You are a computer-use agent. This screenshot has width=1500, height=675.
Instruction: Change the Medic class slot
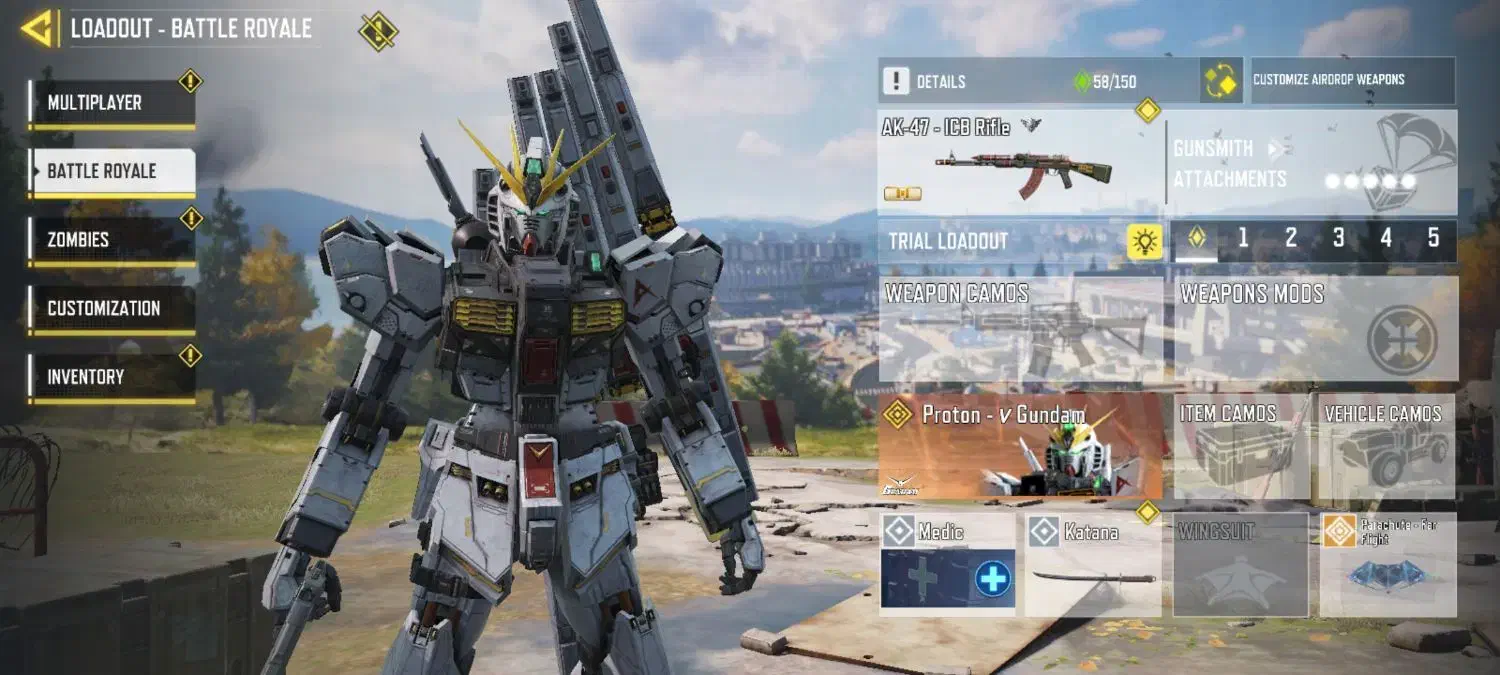click(948, 564)
